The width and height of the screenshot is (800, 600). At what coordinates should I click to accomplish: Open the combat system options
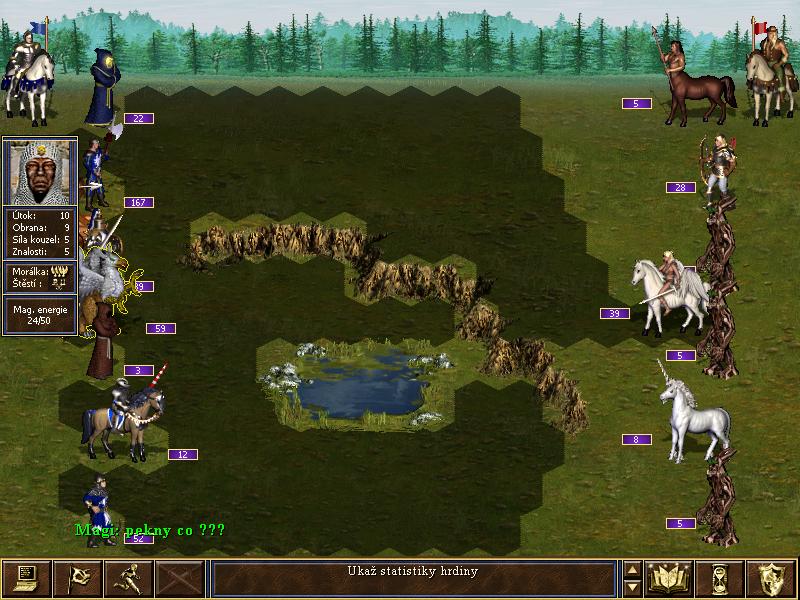(x=26, y=577)
